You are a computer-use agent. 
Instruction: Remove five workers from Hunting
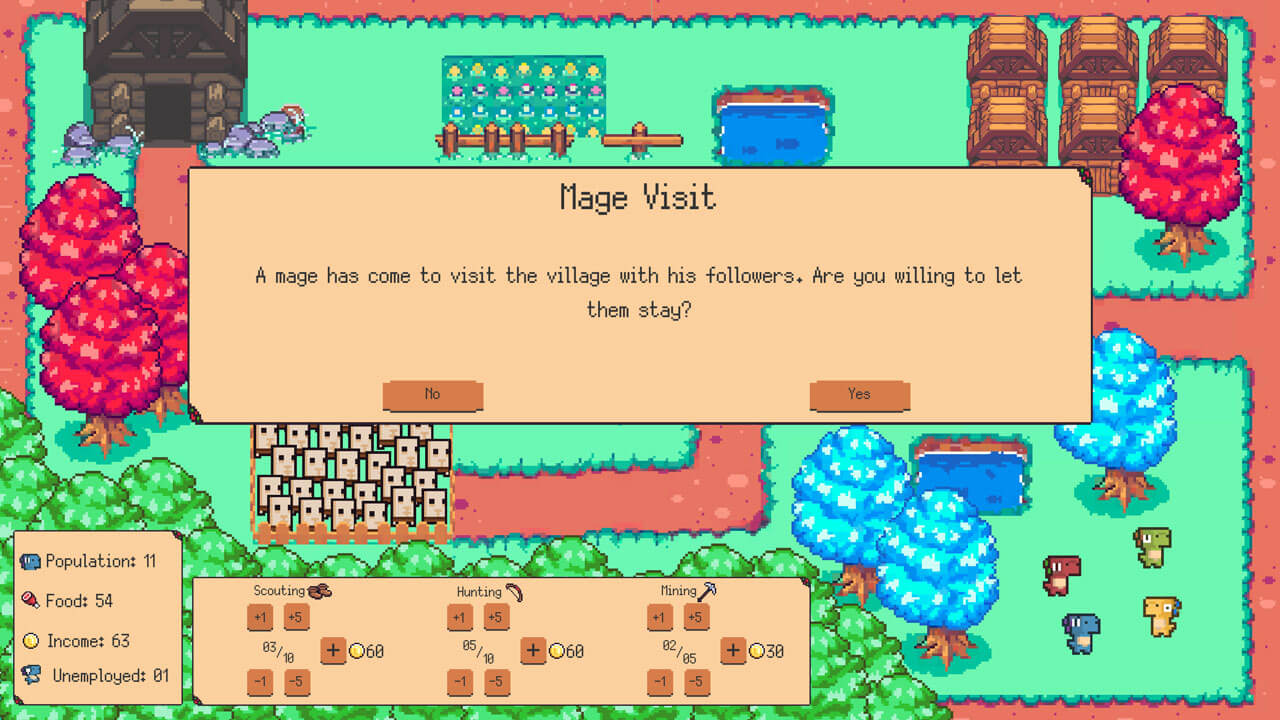pos(496,683)
